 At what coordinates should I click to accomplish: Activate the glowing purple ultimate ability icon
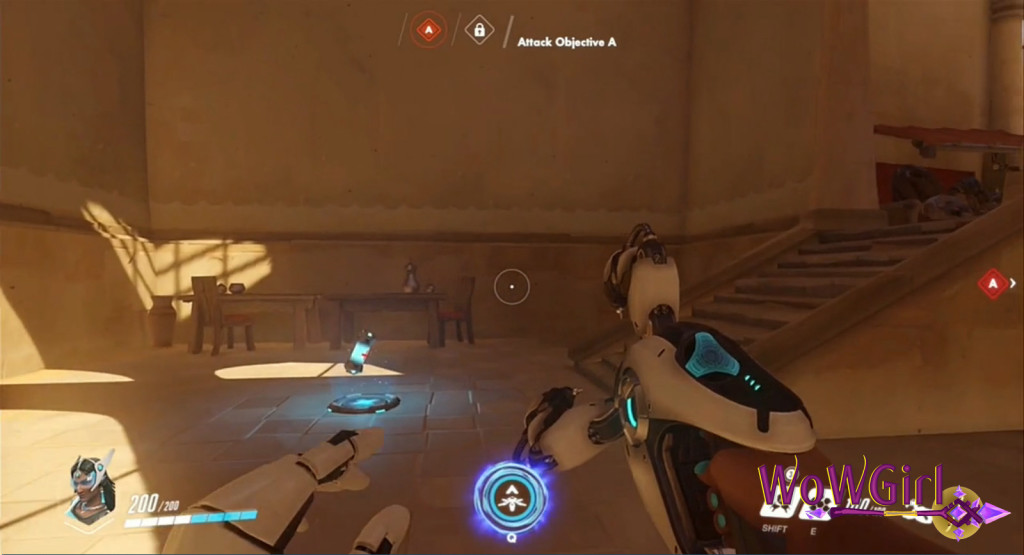pyautogui.click(x=511, y=495)
